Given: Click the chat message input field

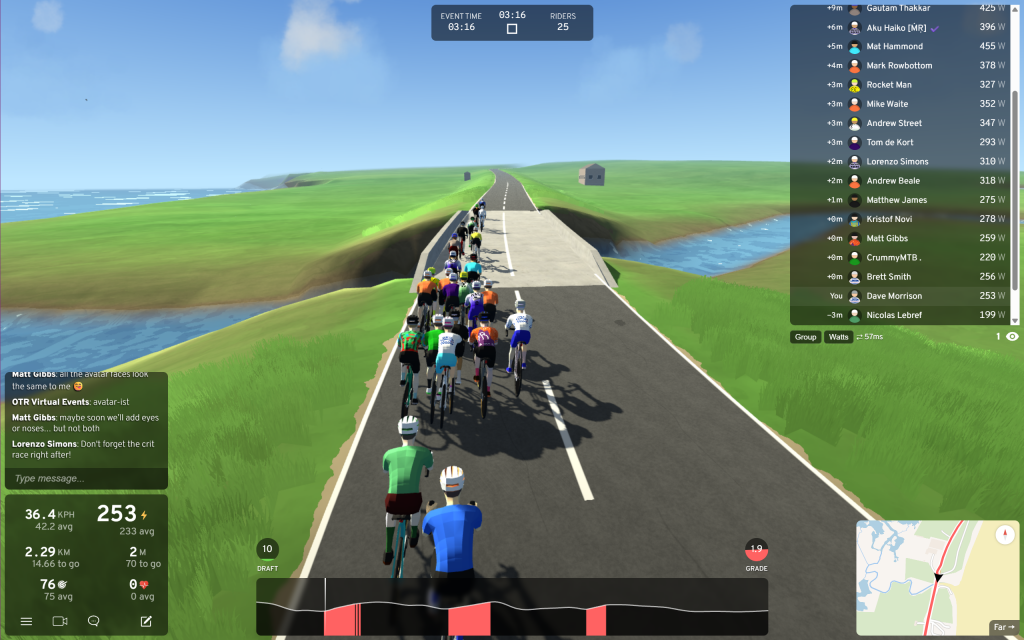Looking at the screenshot, I should [x=86, y=478].
